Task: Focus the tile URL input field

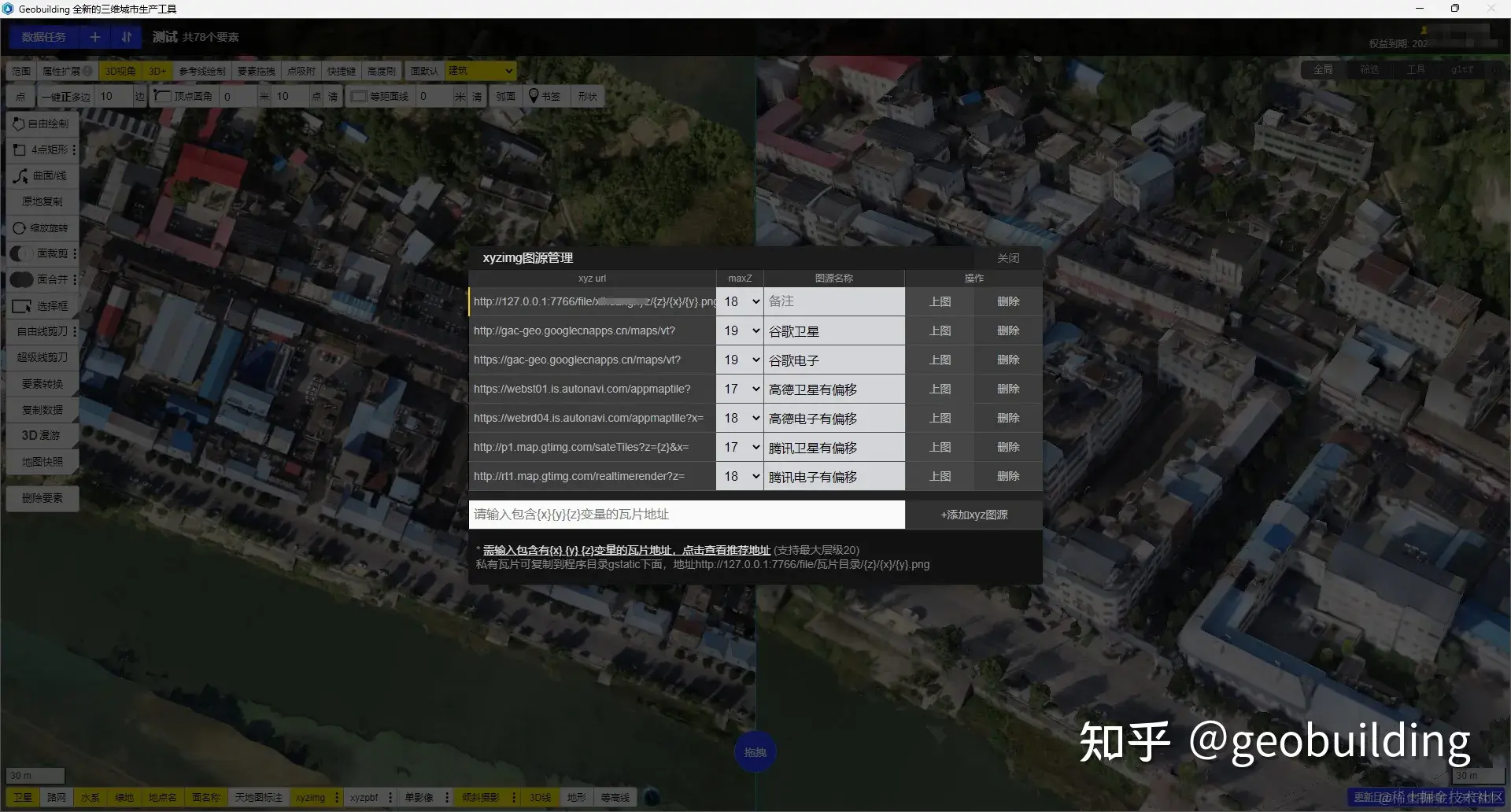Action: point(686,515)
